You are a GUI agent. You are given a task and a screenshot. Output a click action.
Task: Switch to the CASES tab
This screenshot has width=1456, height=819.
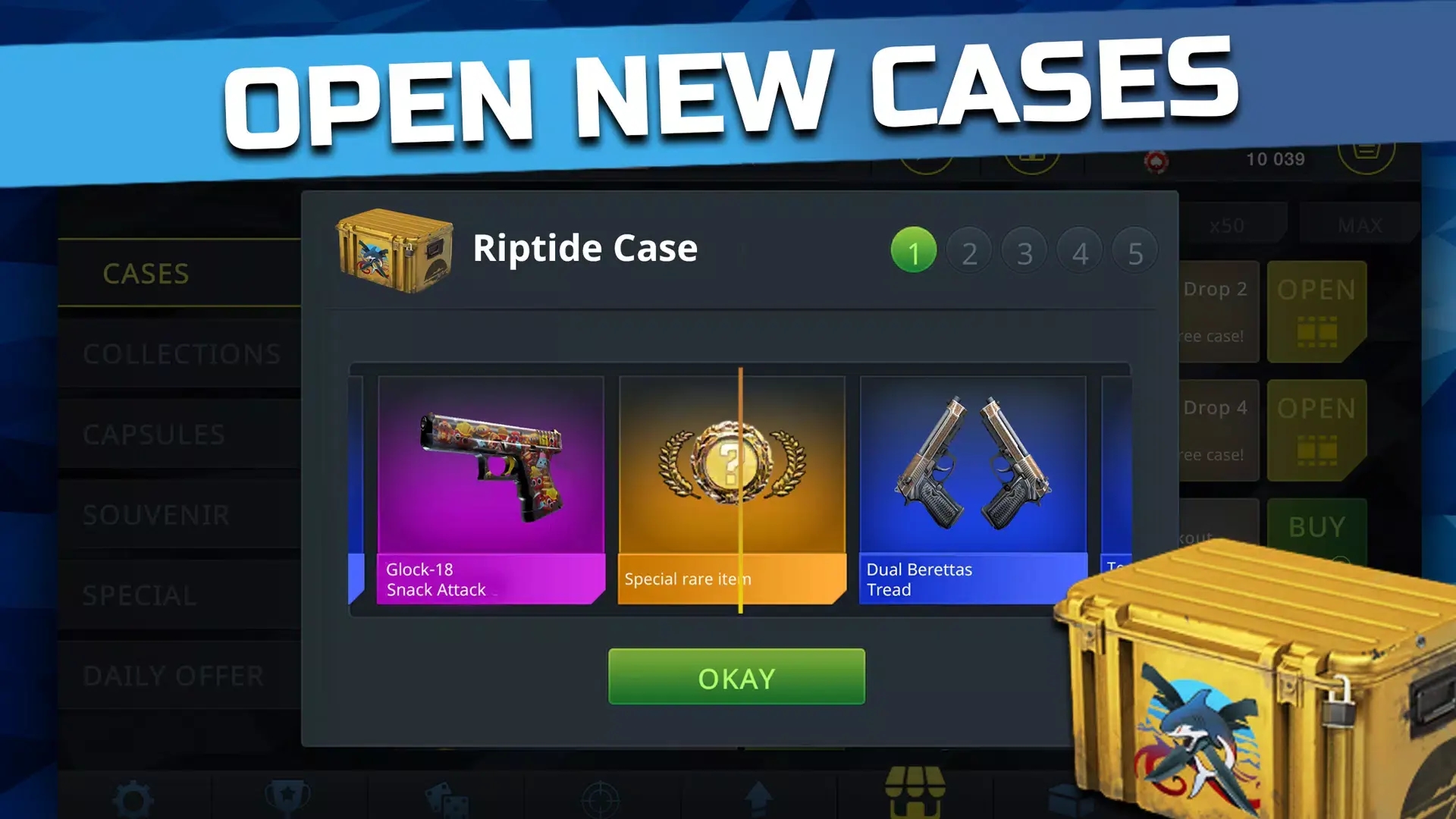point(146,275)
